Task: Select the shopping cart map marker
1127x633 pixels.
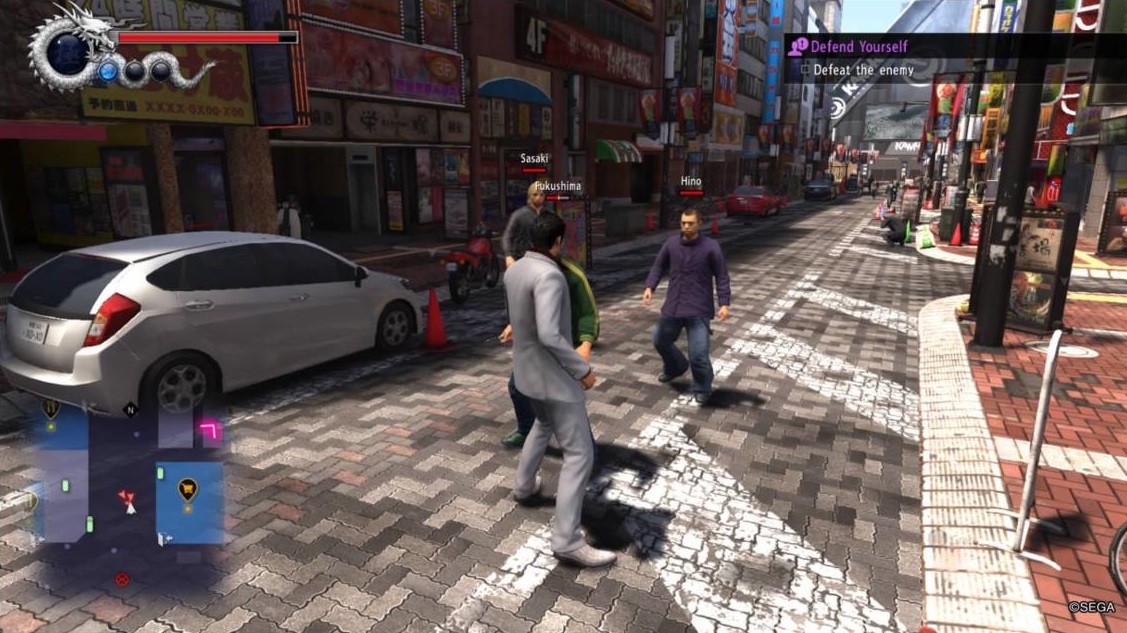Action: pos(186,488)
